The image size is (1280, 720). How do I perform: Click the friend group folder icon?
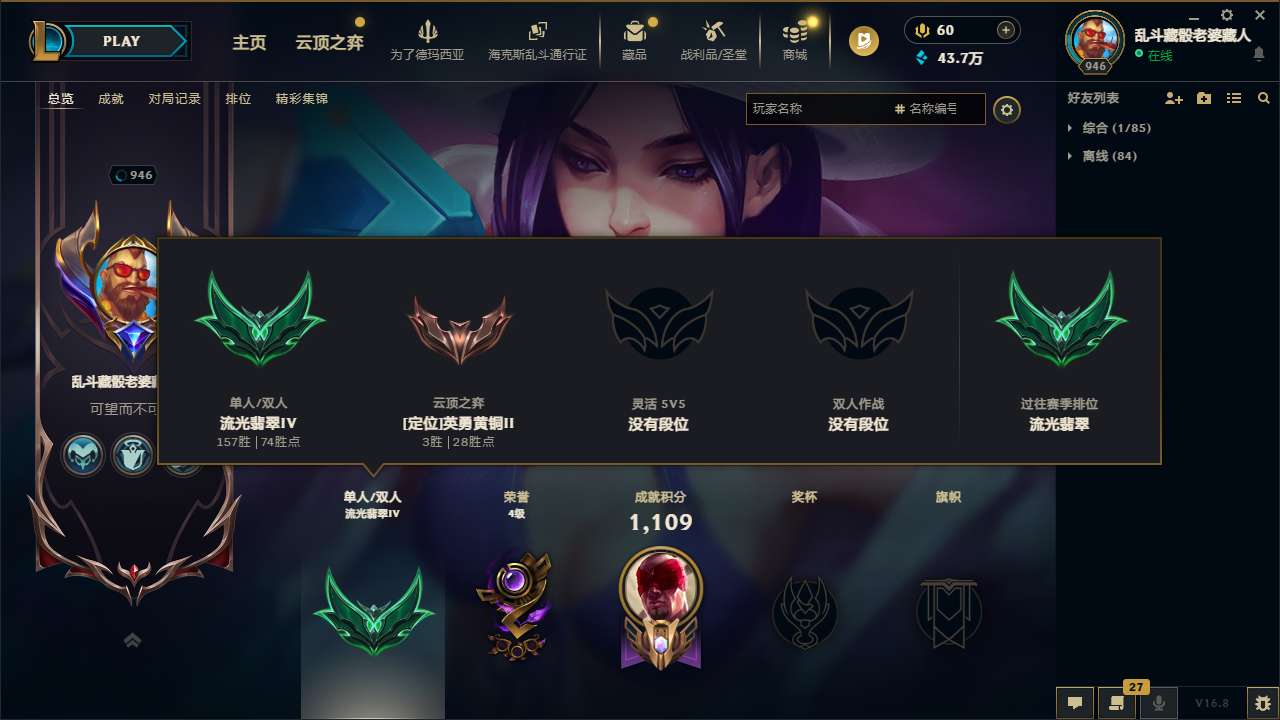[1204, 98]
